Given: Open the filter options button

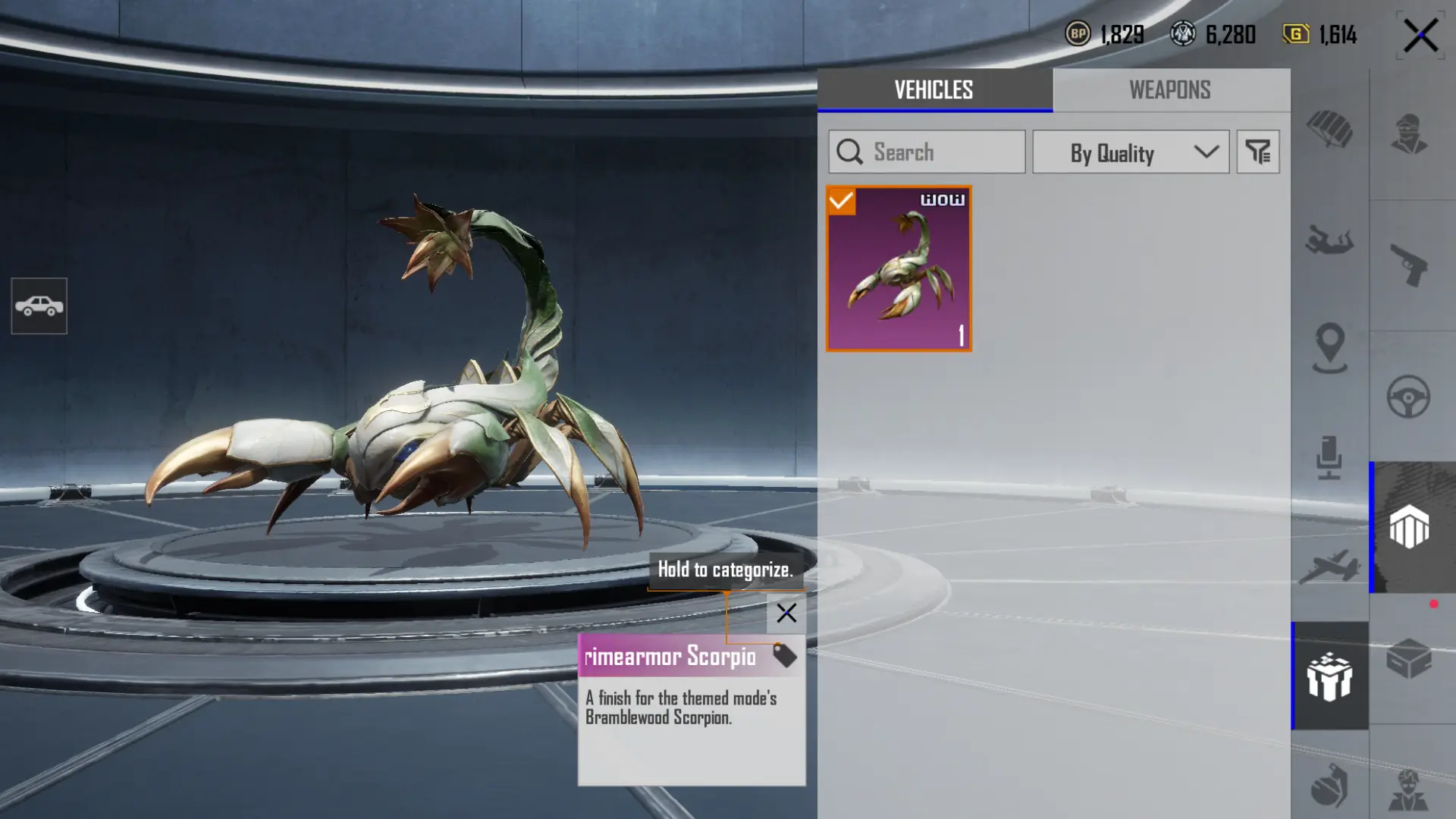Looking at the screenshot, I should [x=1258, y=152].
